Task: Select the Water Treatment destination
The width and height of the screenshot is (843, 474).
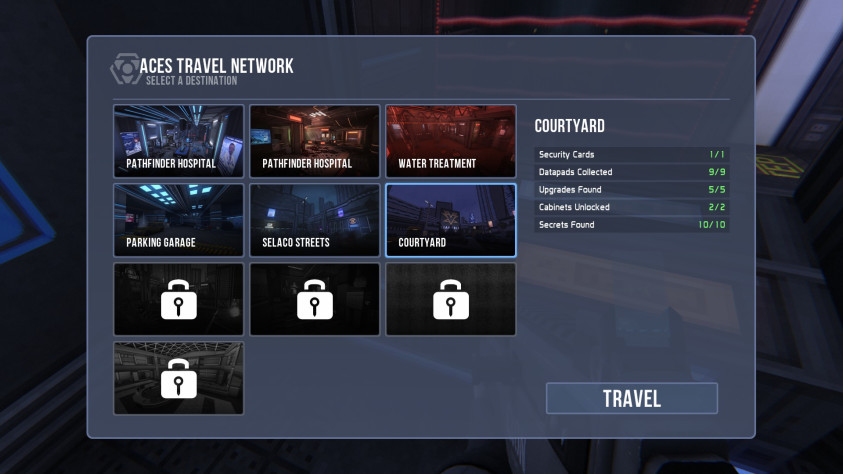Action: point(450,141)
